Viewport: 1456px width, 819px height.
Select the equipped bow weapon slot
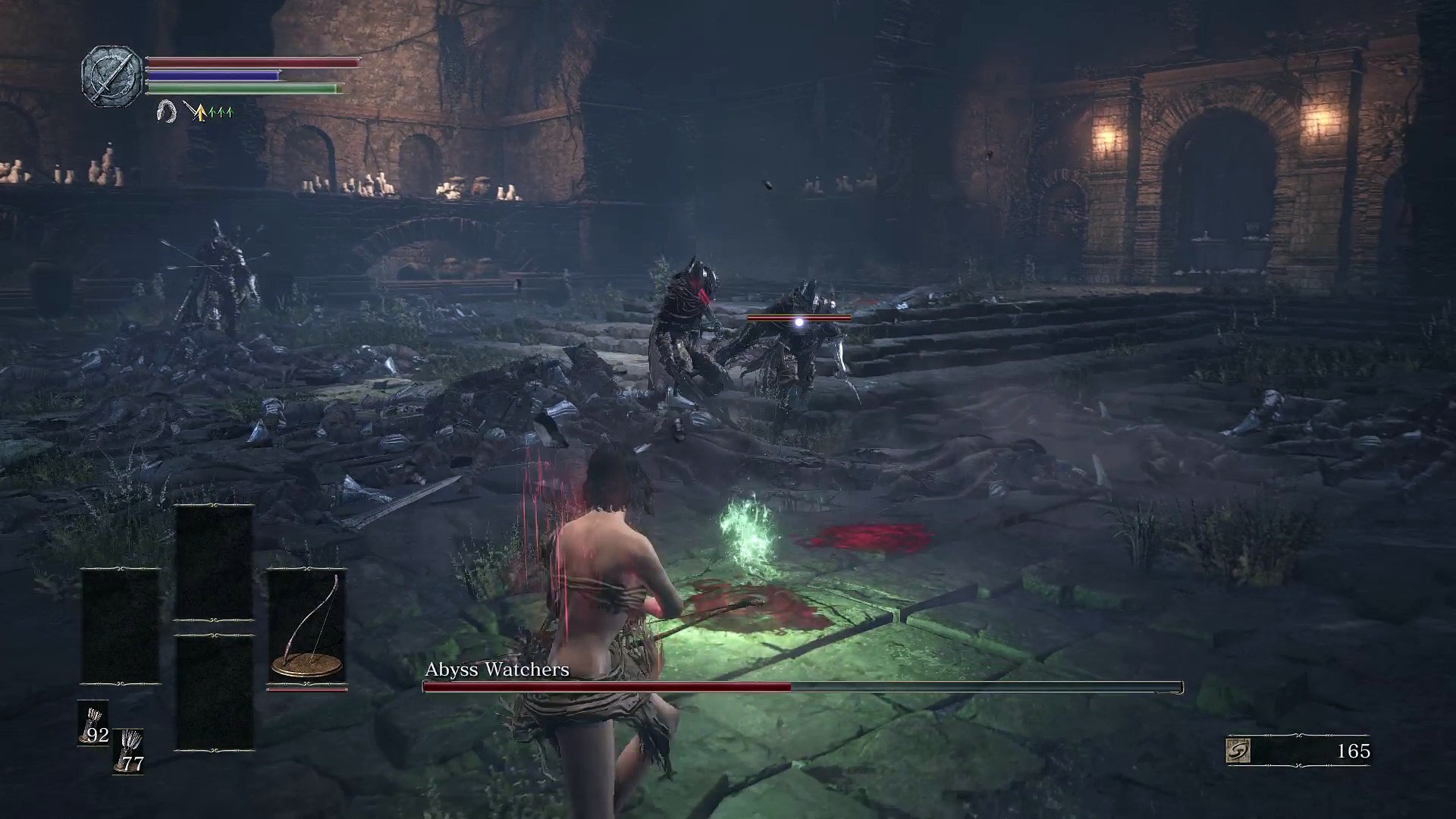click(306, 629)
